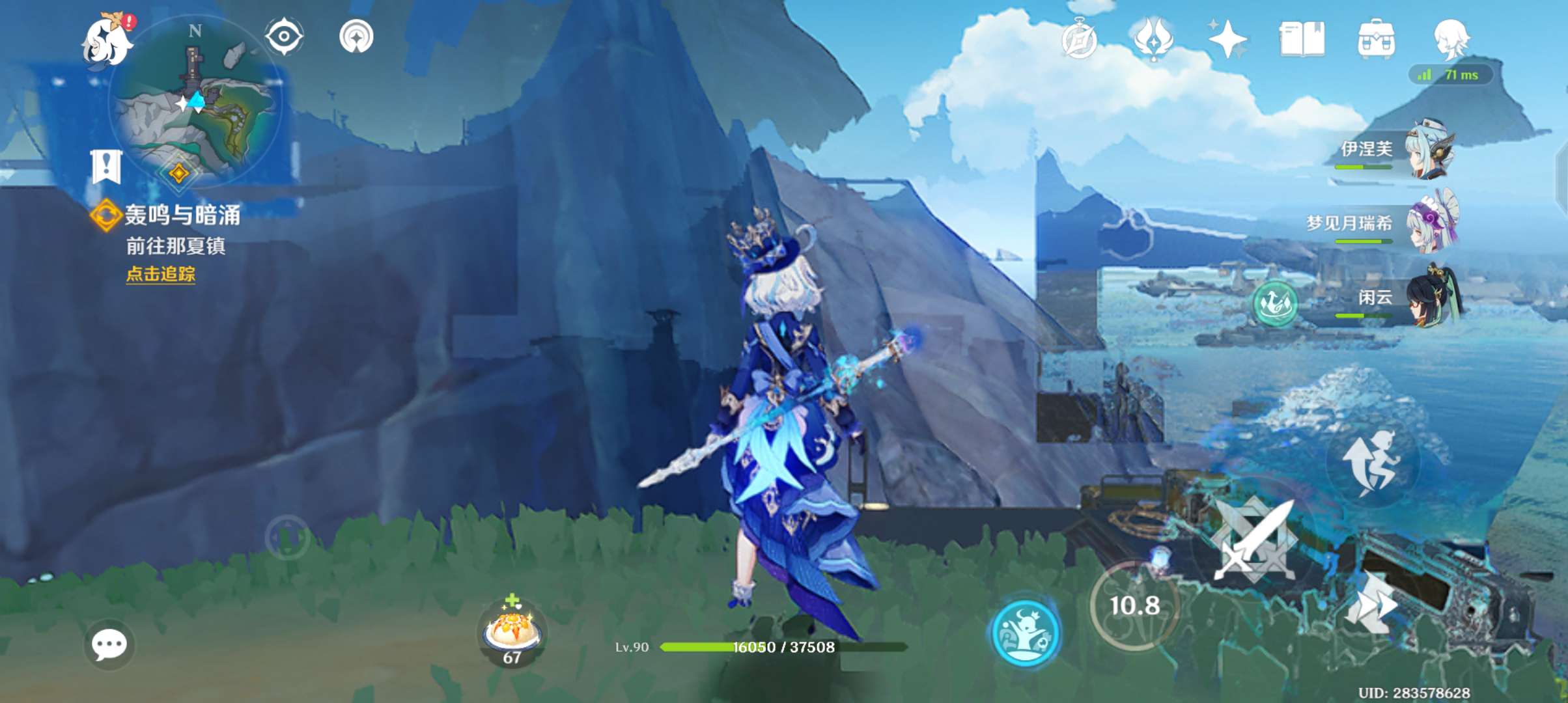
Task: Open the character screen head icon
Action: coord(1451,39)
